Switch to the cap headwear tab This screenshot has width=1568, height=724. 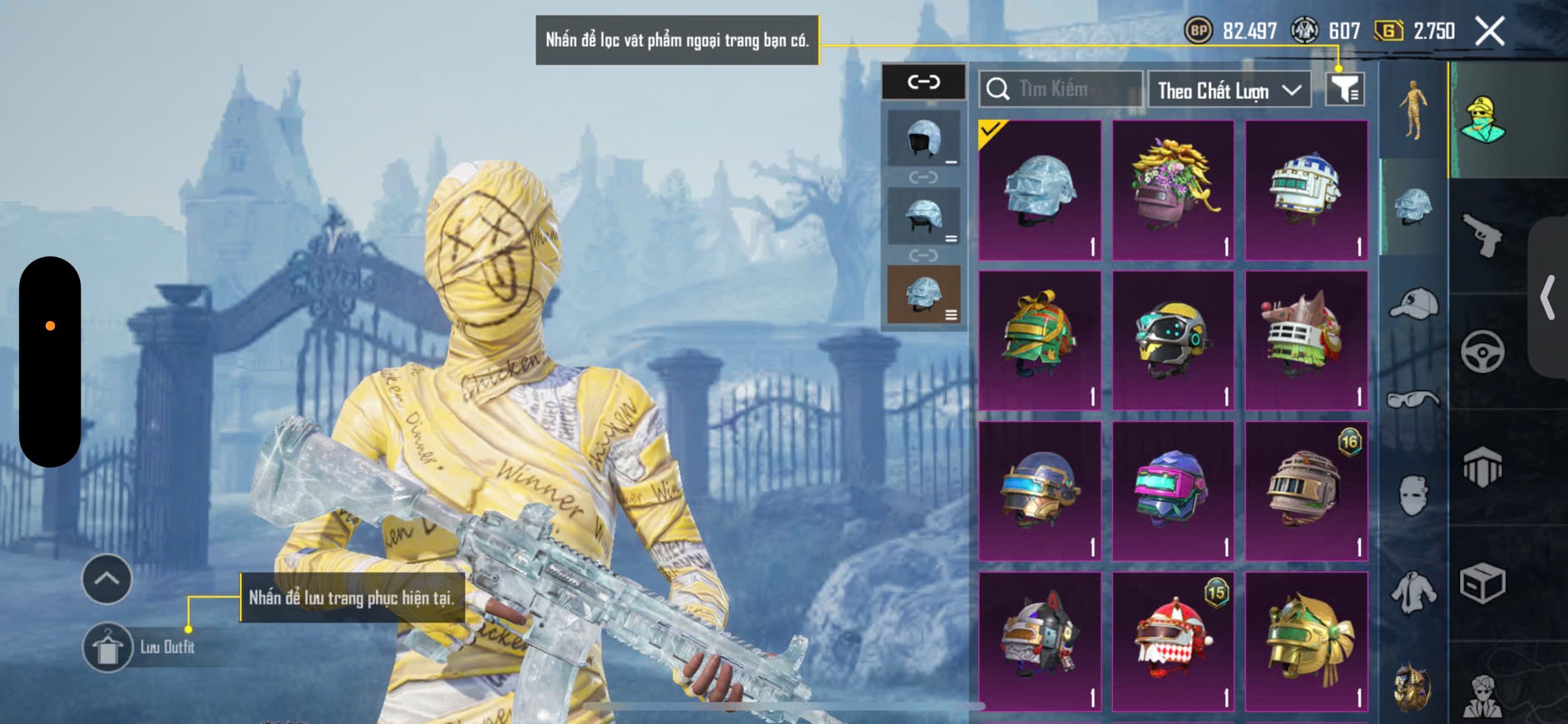[1413, 304]
